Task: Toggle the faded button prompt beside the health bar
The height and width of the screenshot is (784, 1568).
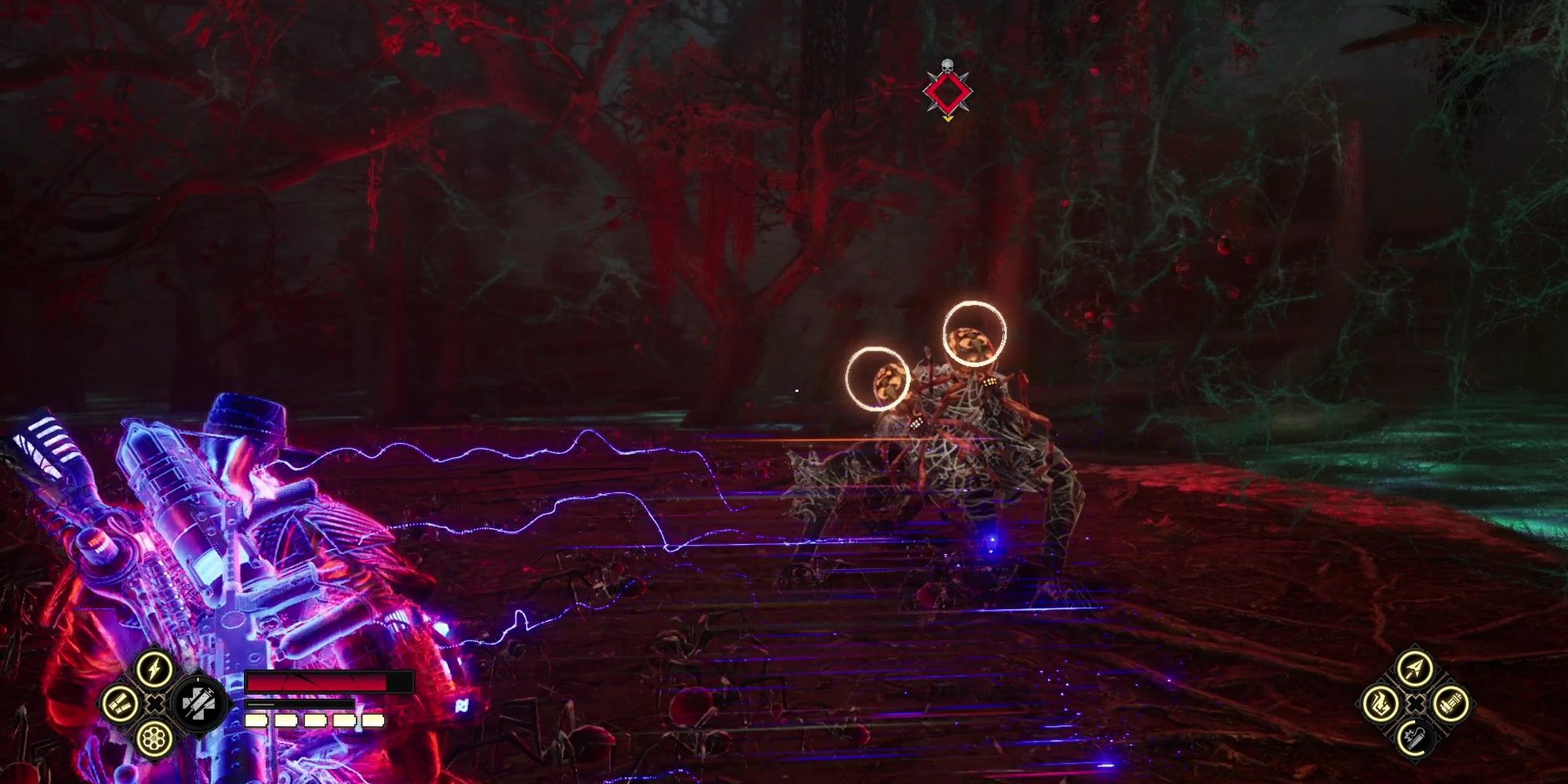Action: tap(461, 706)
